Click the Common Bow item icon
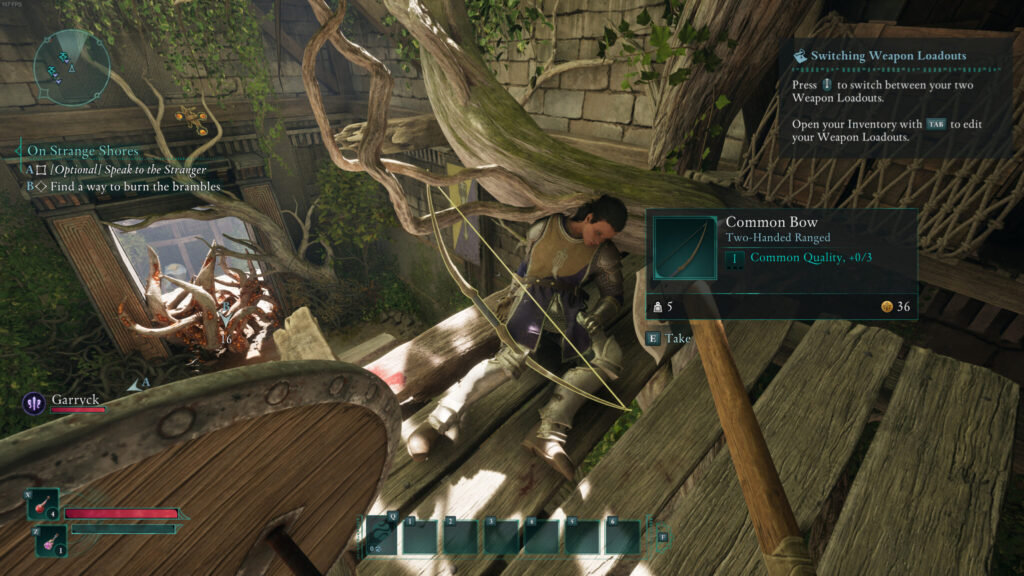The height and width of the screenshot is (576, 1024). (x=685, y=248)
